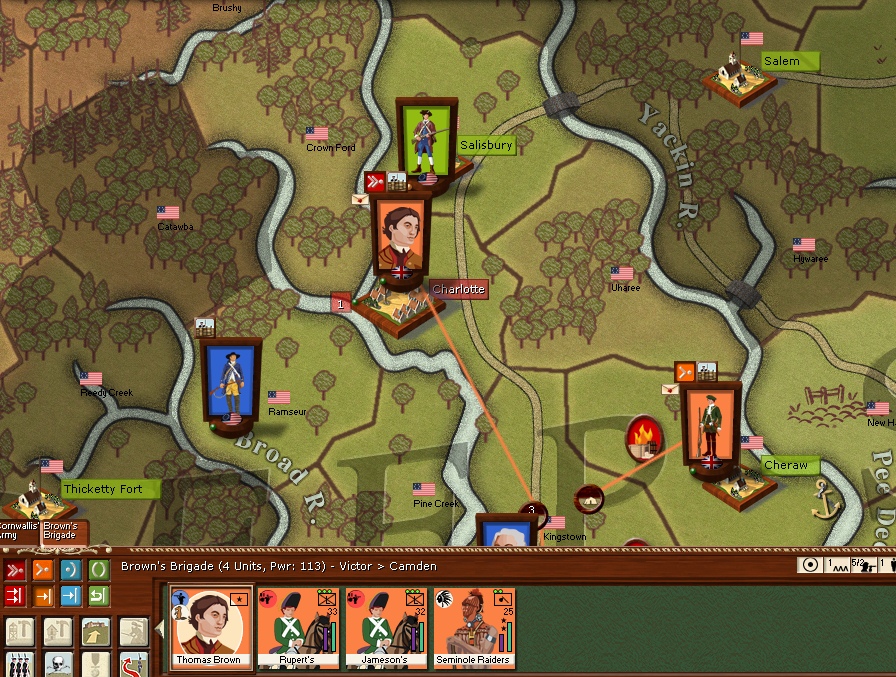Choose the blue defensive posture button

coord(71,570)
